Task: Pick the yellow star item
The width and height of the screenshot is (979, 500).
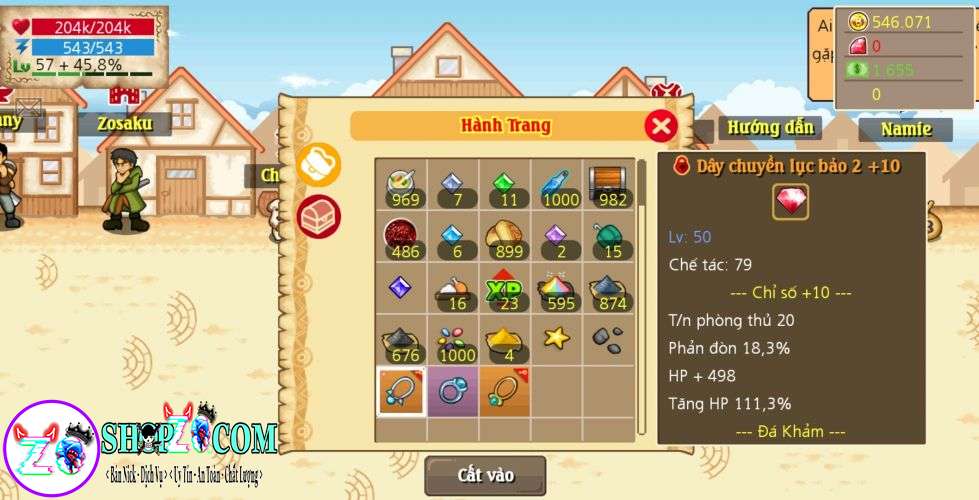Action: (556, 339)
